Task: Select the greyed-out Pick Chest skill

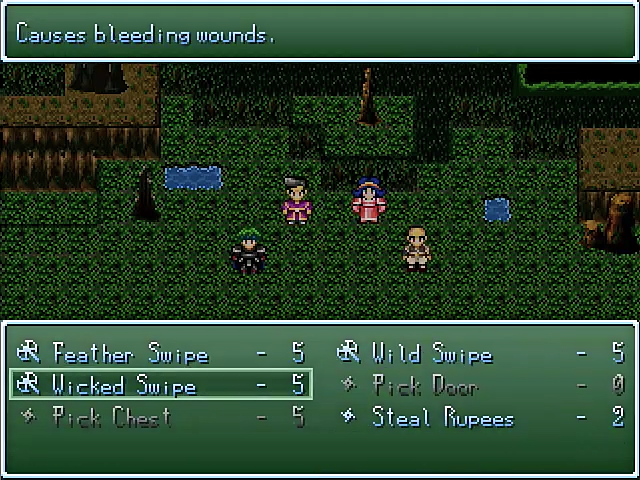Action: pyautogui.click(x=111, y=417)
